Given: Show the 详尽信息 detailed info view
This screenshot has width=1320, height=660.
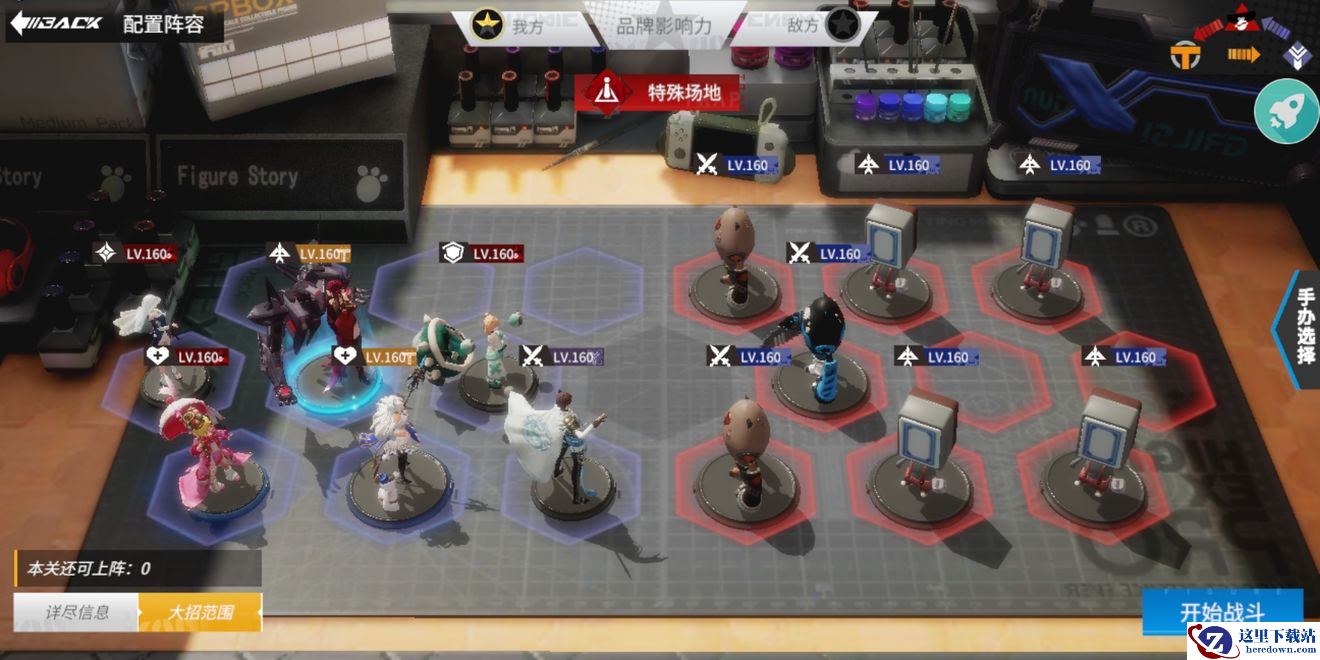Looking at the screenshot, I should click(x=77, y=612).
